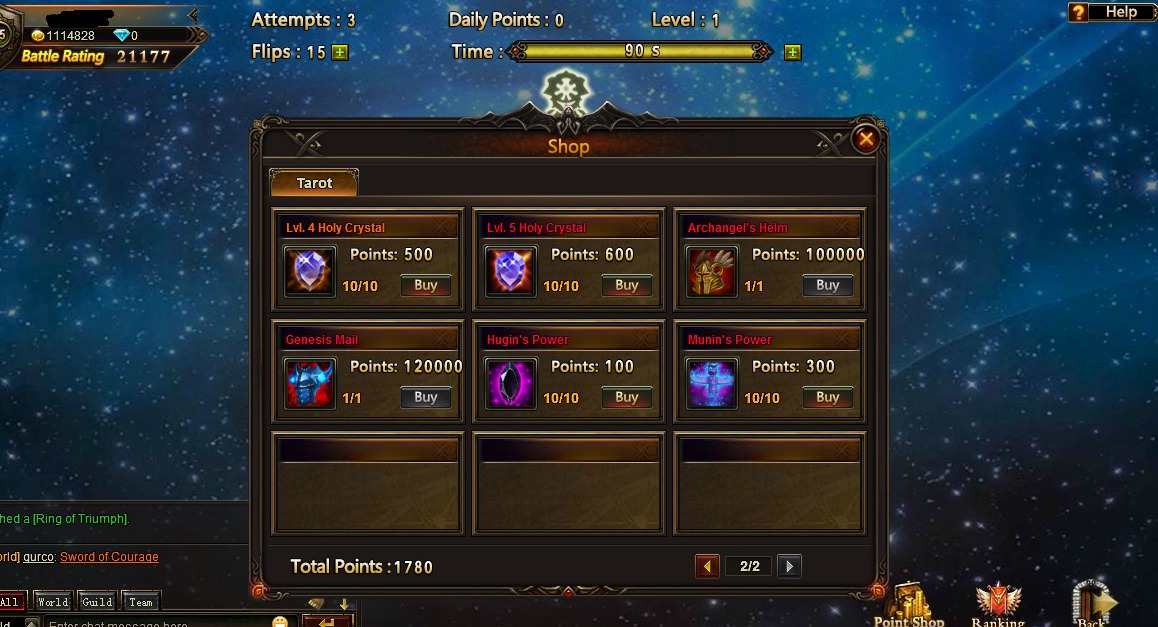Add more Flips with the plus button
Viewport: 1158px width, 627px height.
pyautogui.click(x=340, y=52)
